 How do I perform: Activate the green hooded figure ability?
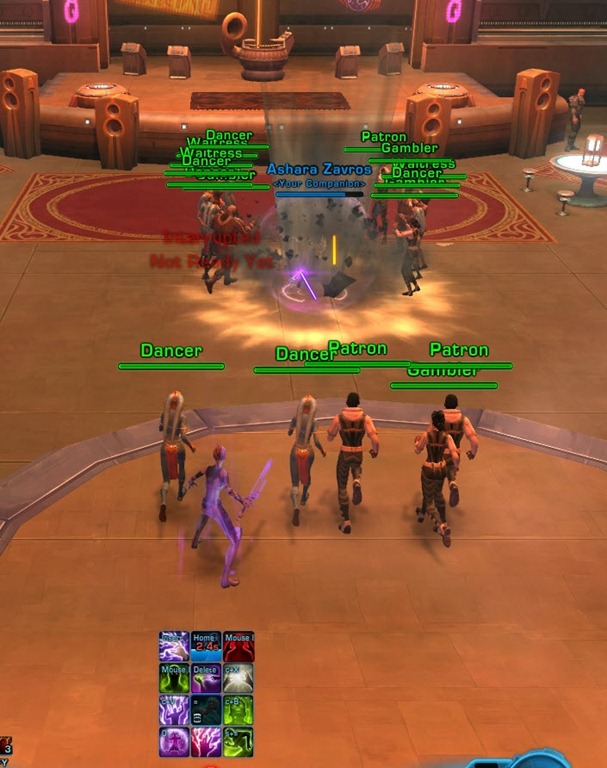point(175,678)
